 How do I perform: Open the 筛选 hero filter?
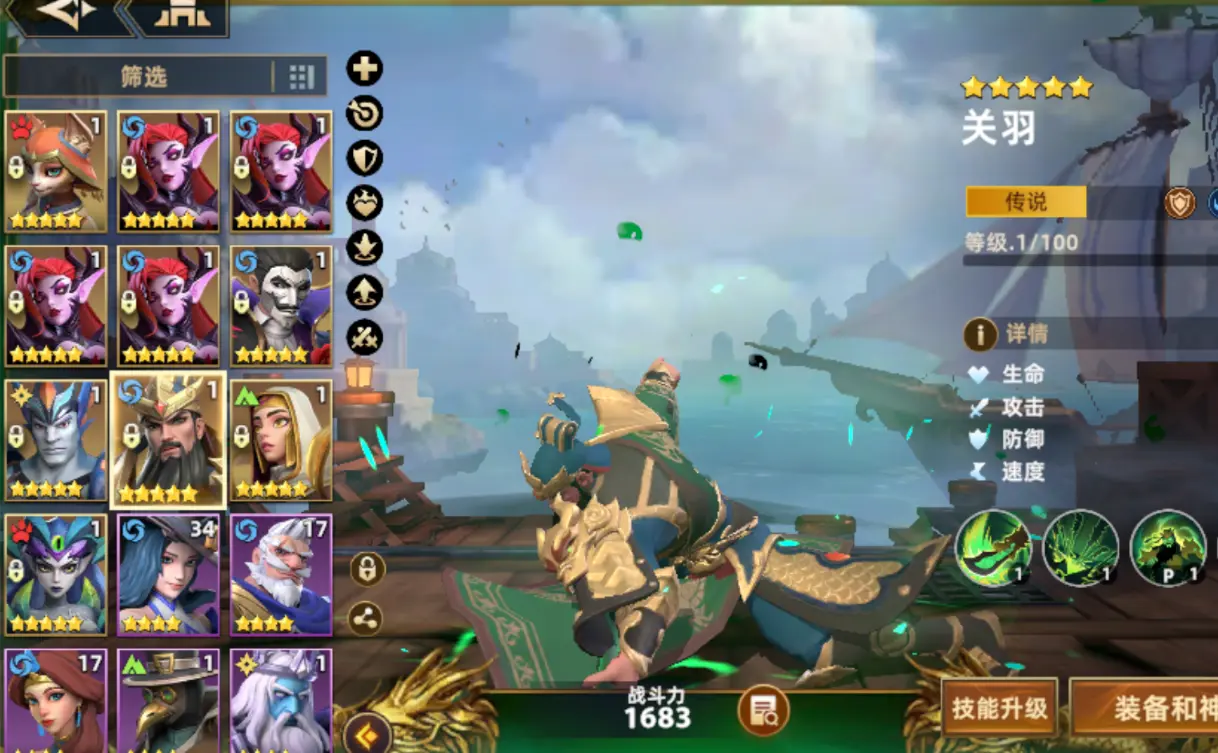coord(142,77)
